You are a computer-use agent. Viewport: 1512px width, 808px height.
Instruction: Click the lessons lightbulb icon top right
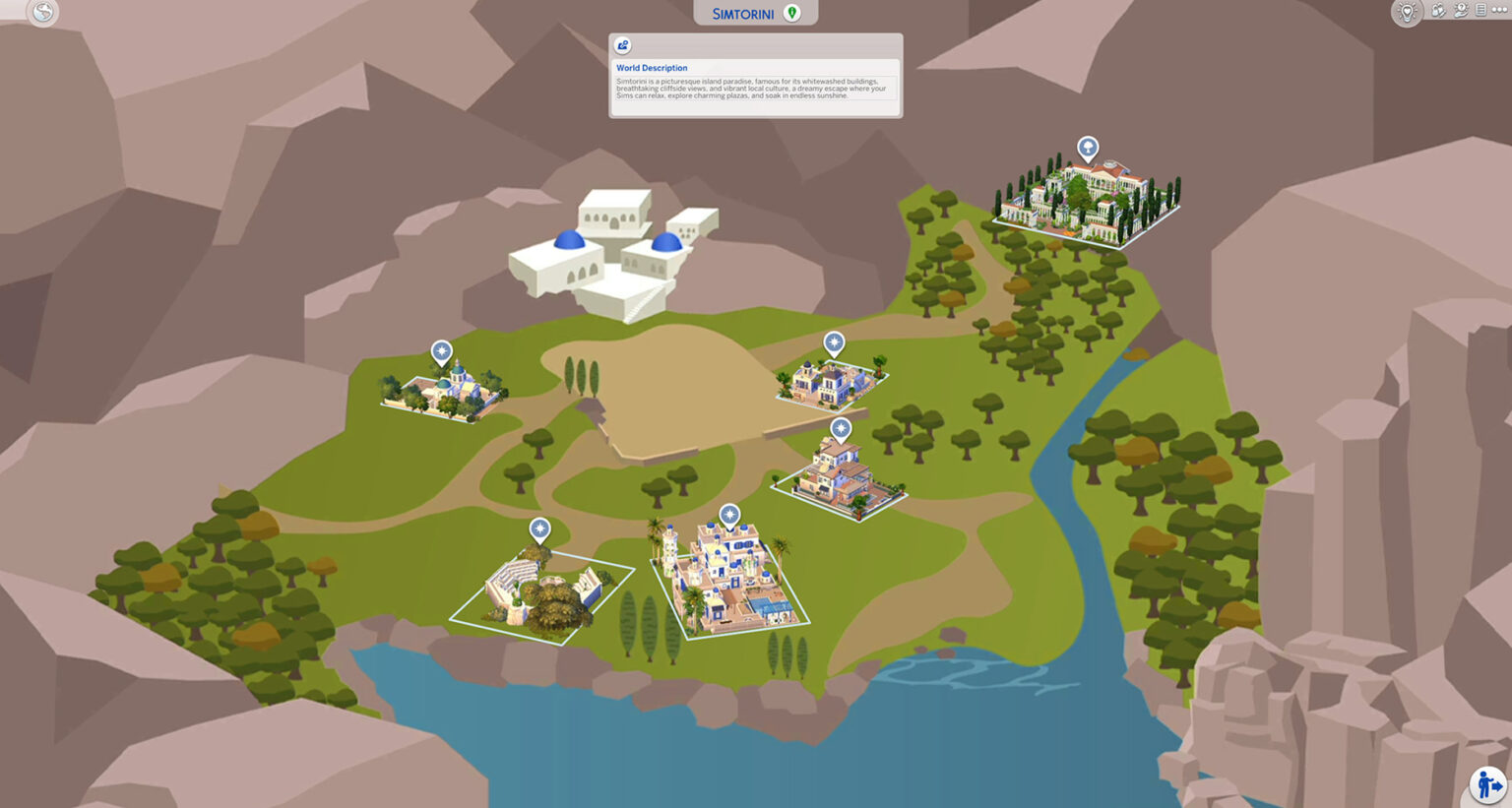point(1408,12)
